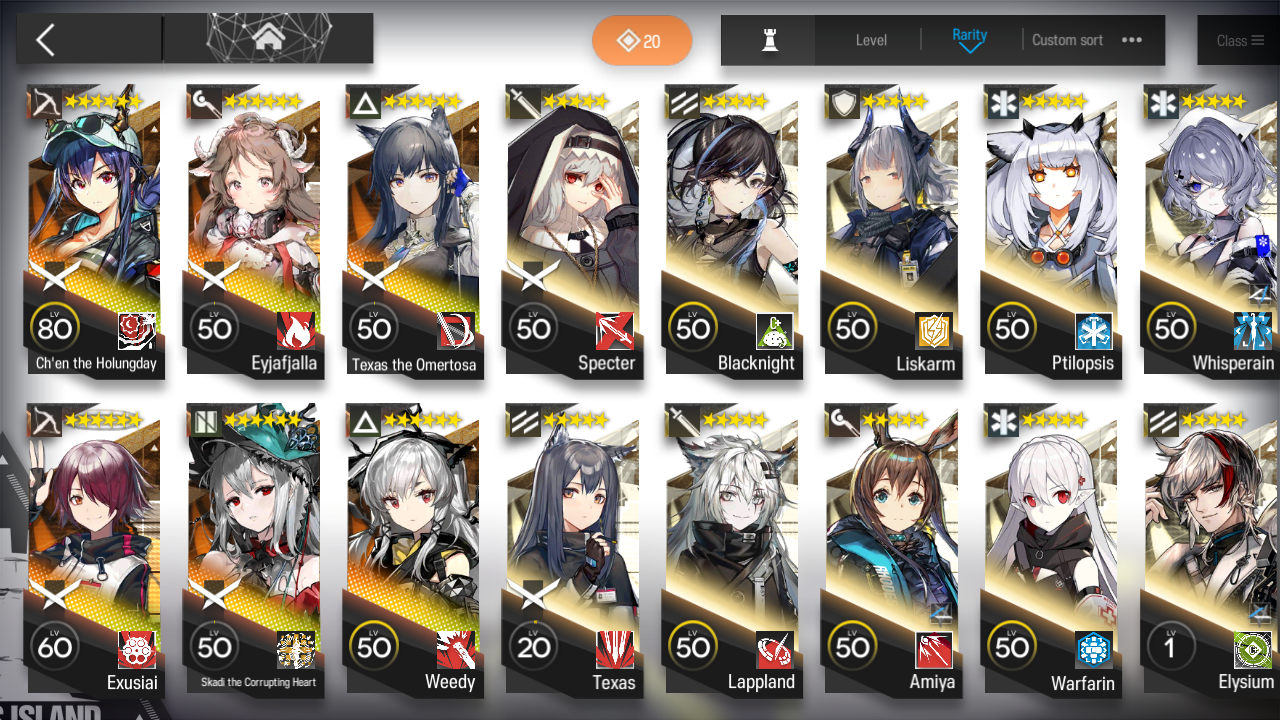1280x720 pixels.
Task: Click the Rarity sort button
Action: (969, 40)
